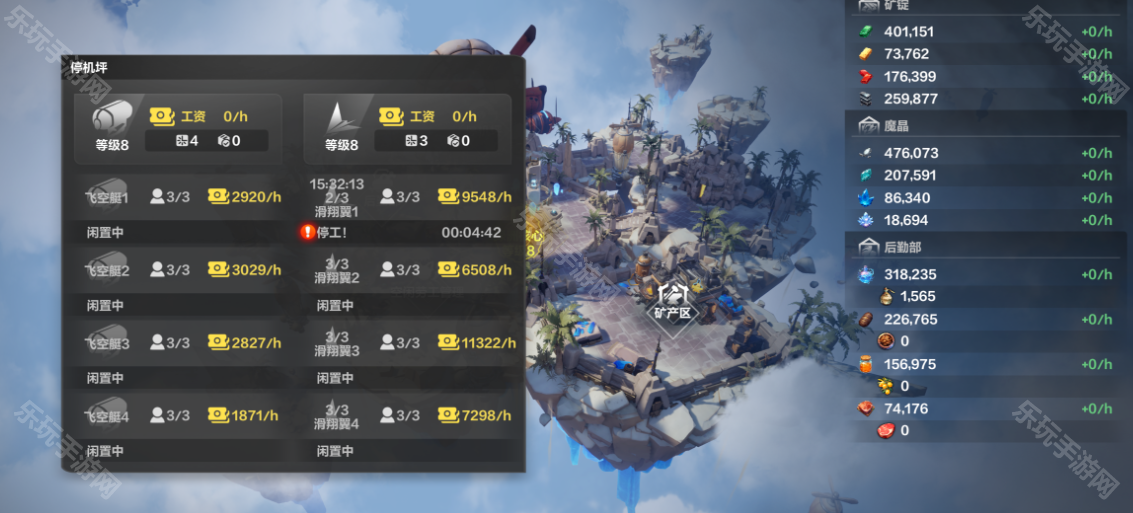Select the 滑翔翼1 glider row
Screen dimensions: 1133x513
411,197
